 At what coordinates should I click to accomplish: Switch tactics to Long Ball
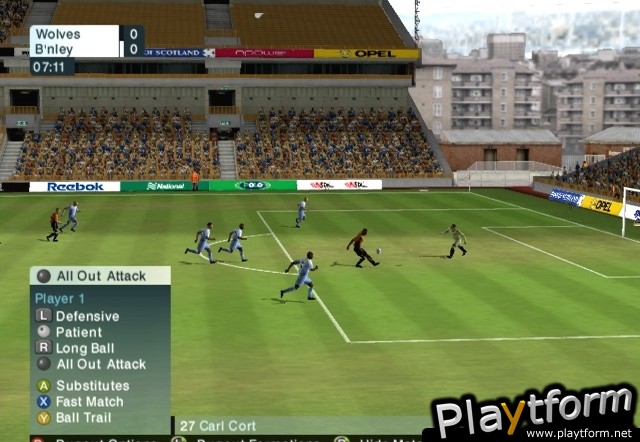coord(87,348)
